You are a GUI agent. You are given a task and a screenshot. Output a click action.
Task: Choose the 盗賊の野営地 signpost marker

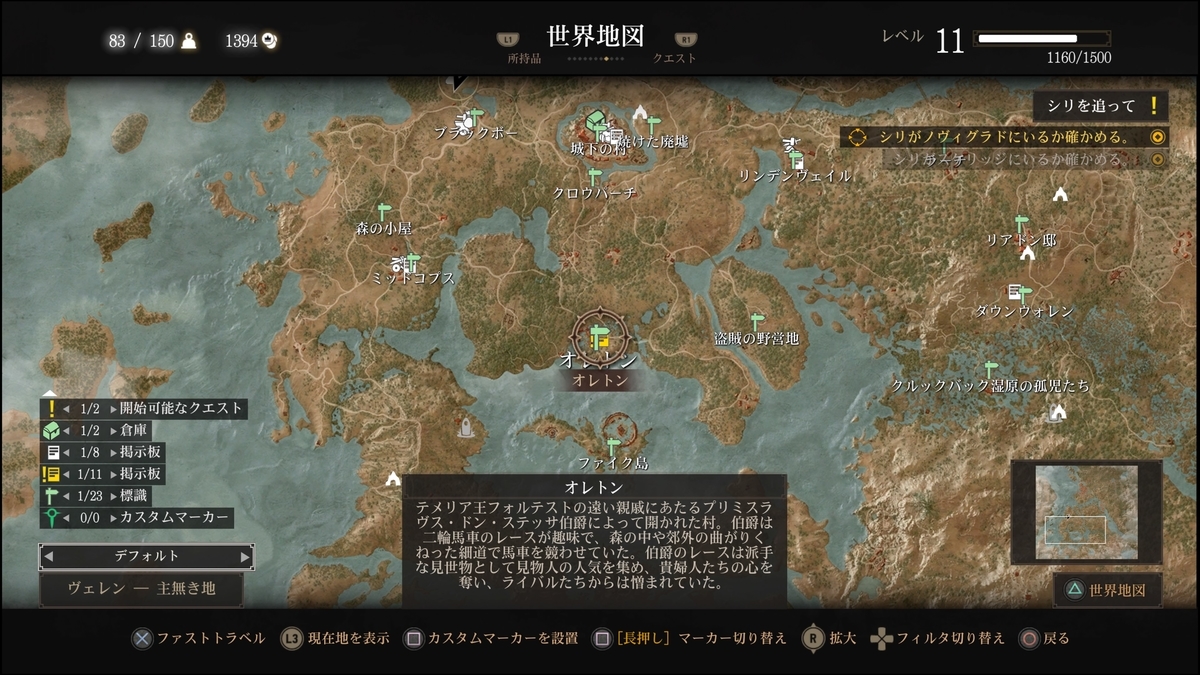coord(756,322)
